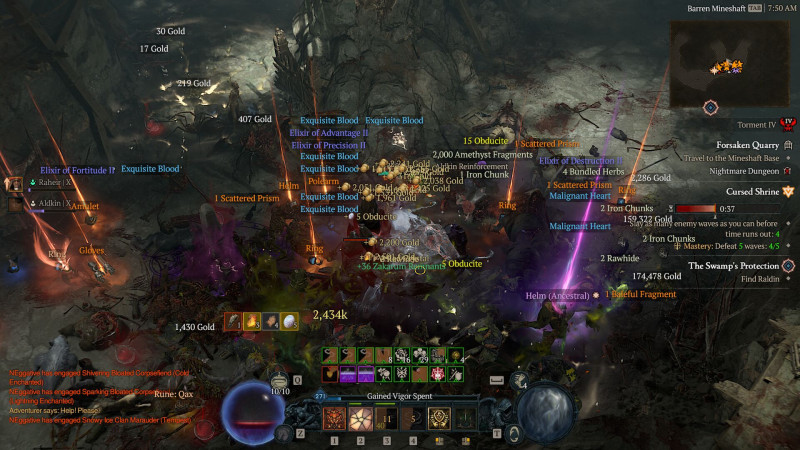
Task: Activate the skill in slot 1
Action: pos(335,419)
